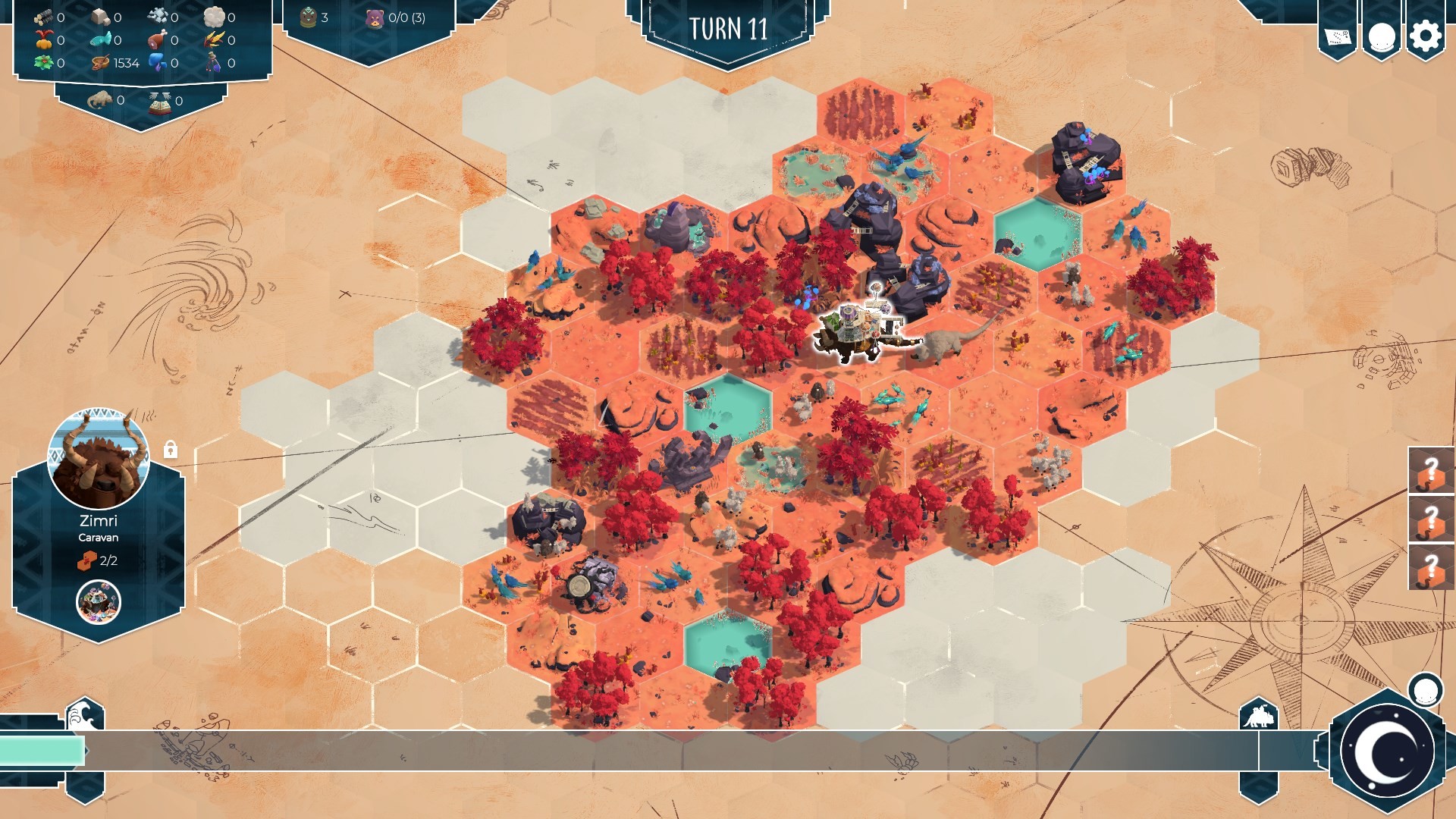
Task: Click the caravan camp round icon
Action: (x=99, y=602)
